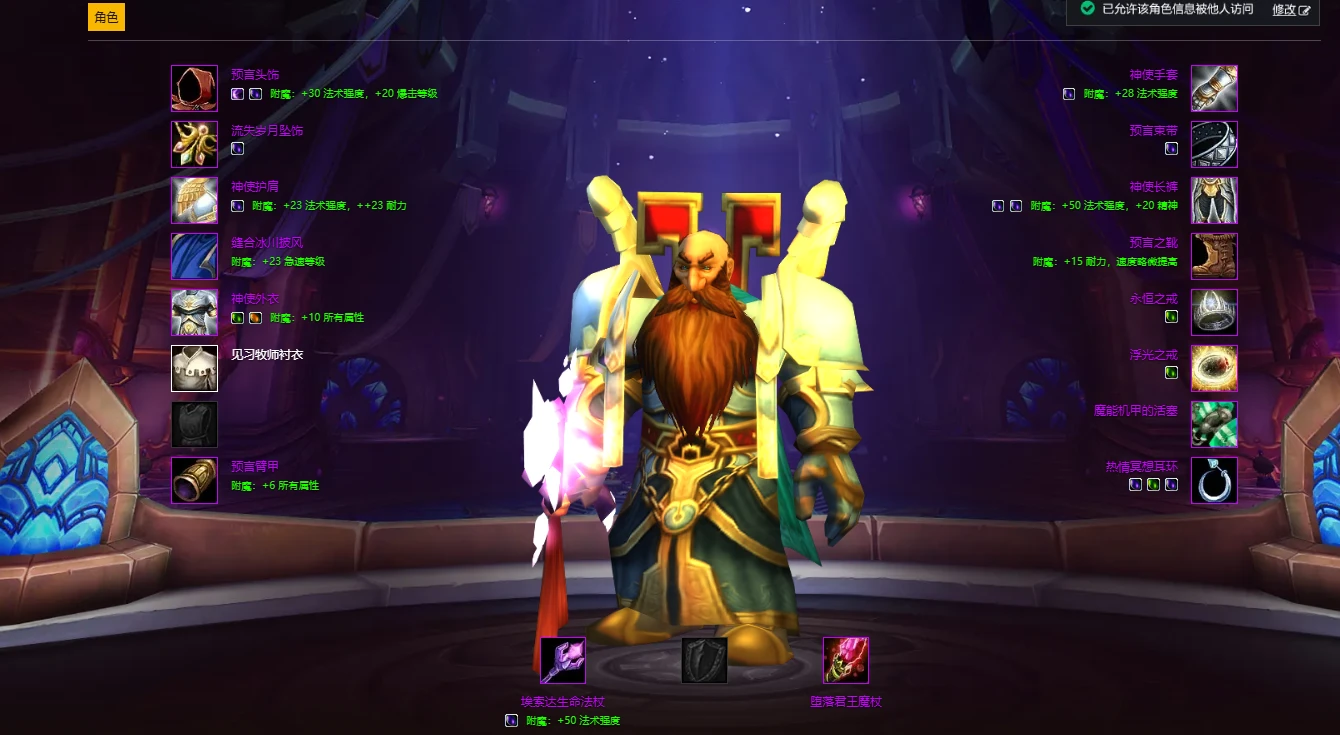
Task: View the blue 缝合冰川披风 cloak slot
Action: (194, 256)
